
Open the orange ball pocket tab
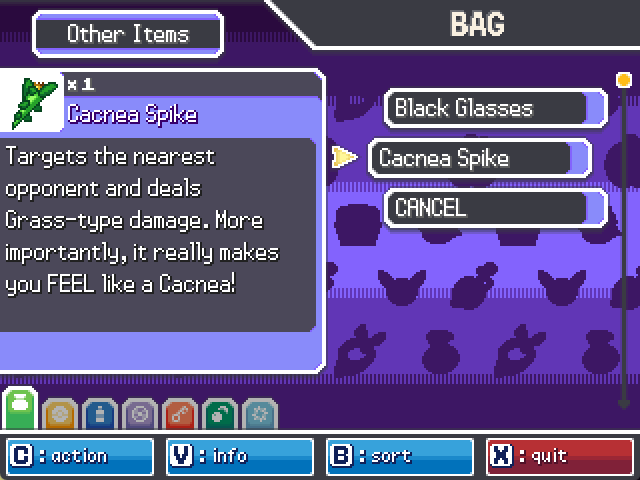59,415
